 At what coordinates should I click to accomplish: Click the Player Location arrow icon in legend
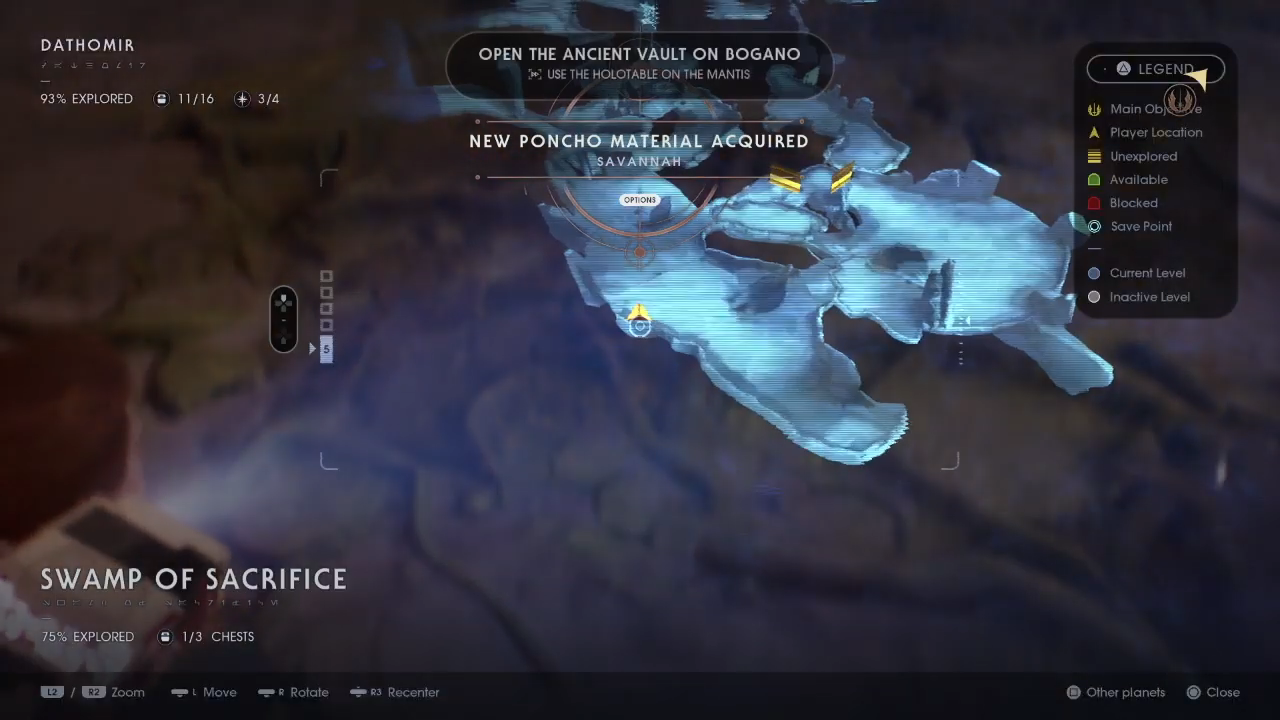coord(1094,132)
